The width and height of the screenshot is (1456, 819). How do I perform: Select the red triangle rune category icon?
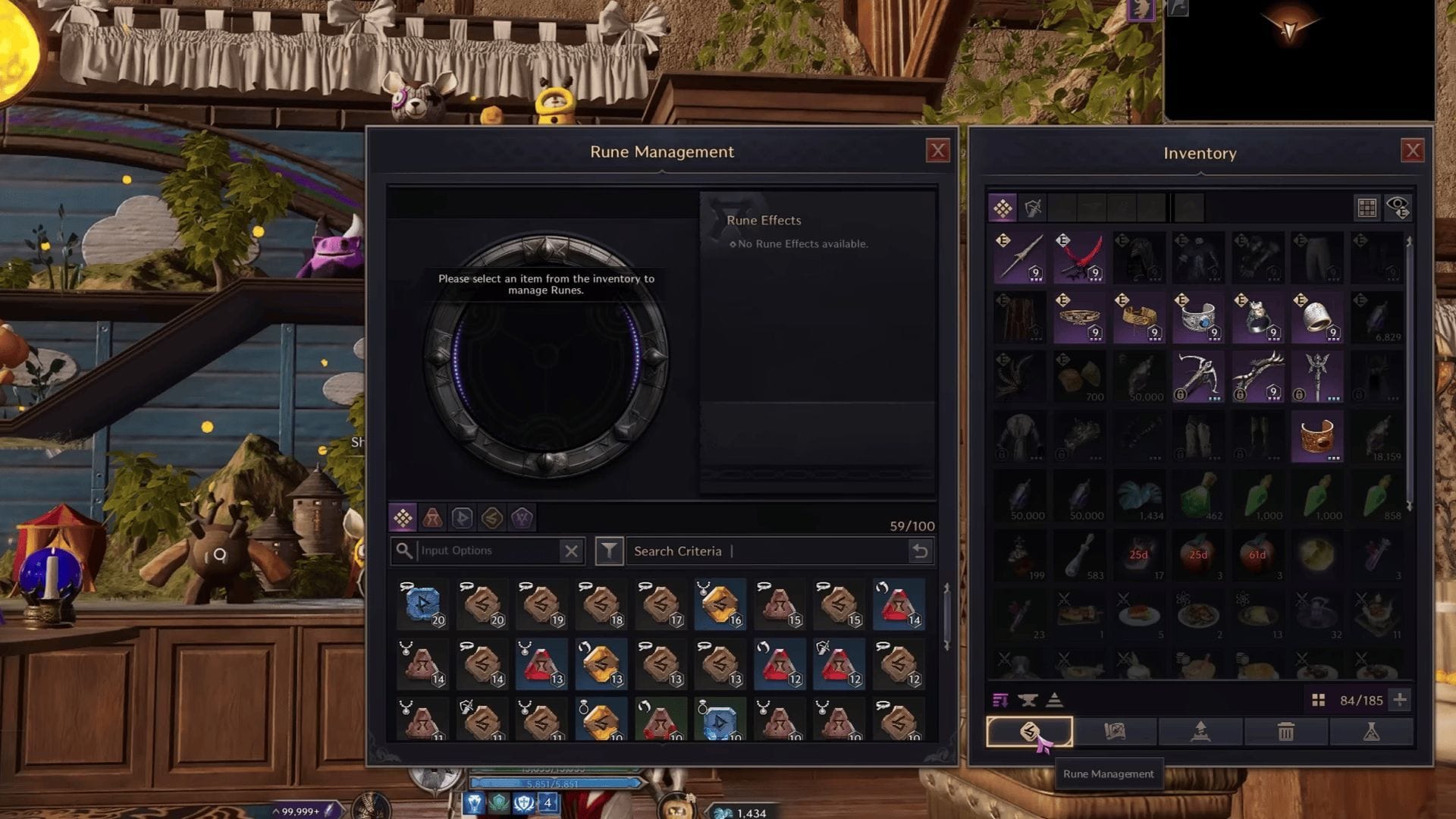[432, 518]
